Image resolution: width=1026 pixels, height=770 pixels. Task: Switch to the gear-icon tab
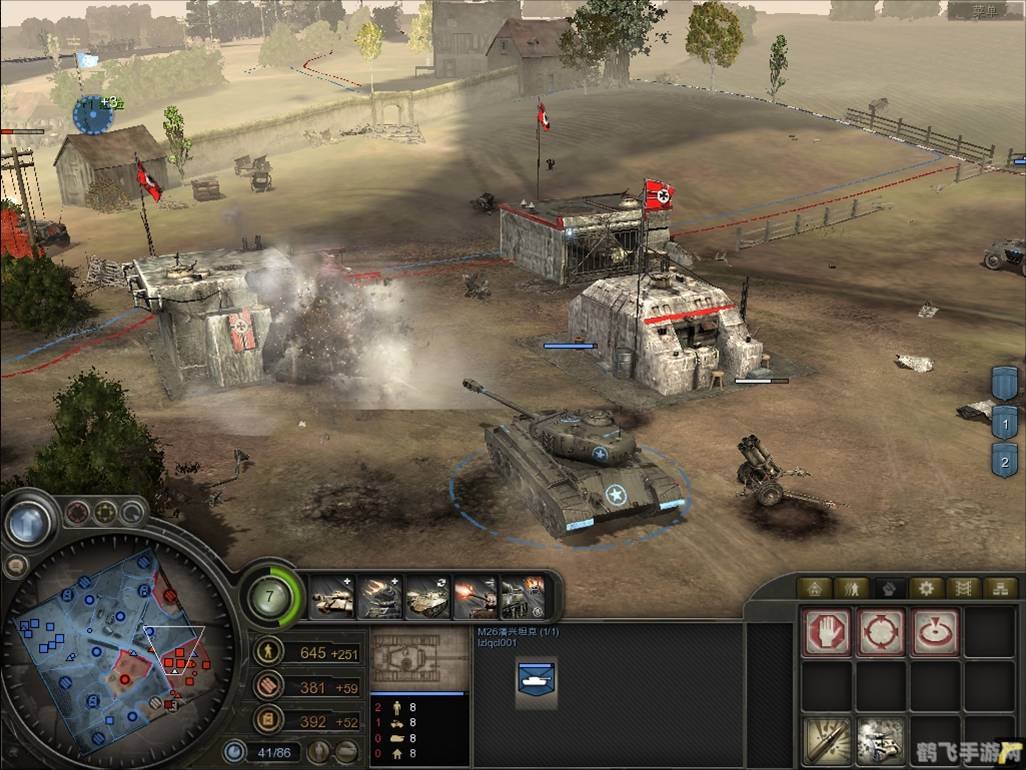[926, 588]
